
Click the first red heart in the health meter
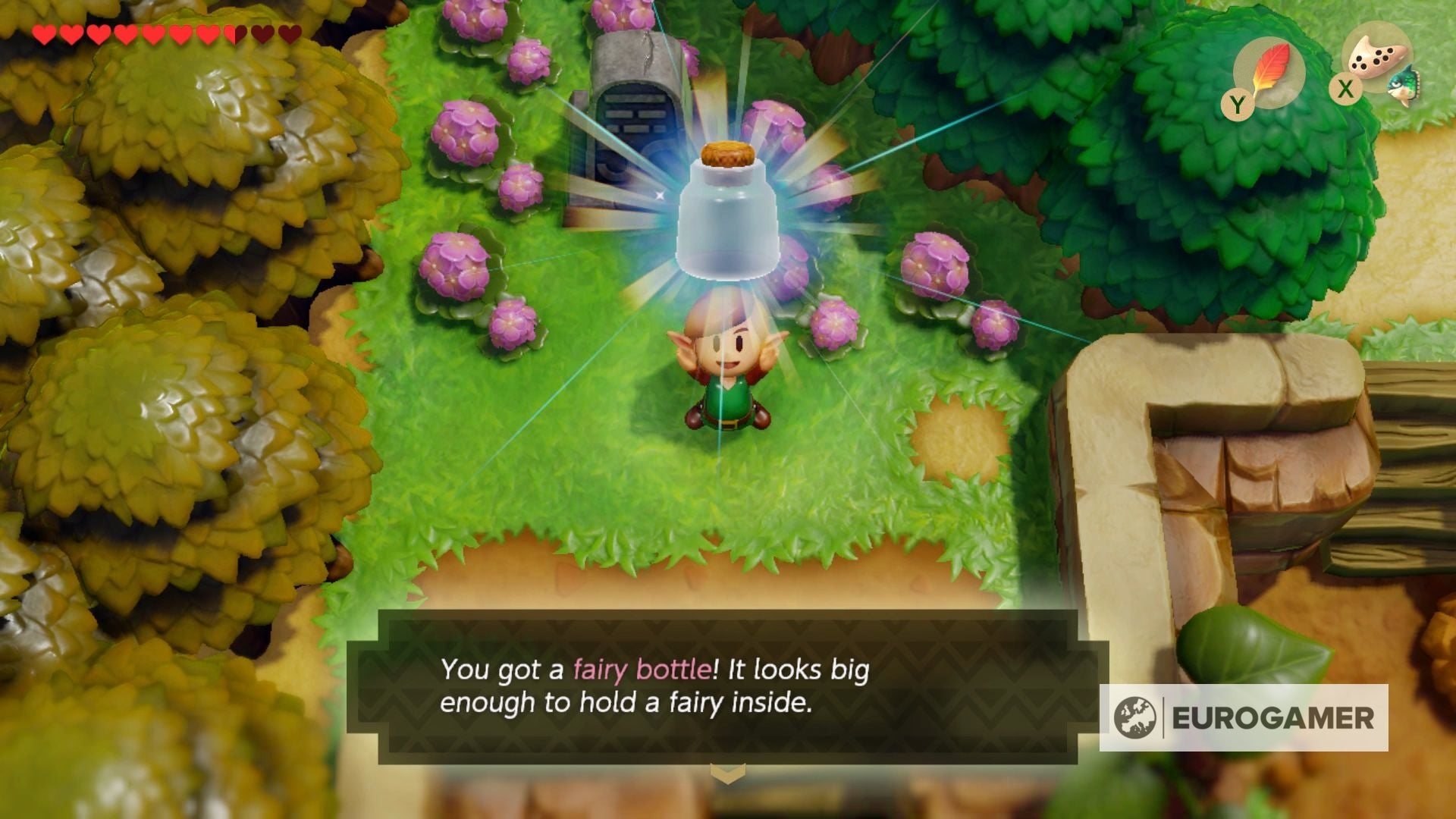click(x=45, y=34)
